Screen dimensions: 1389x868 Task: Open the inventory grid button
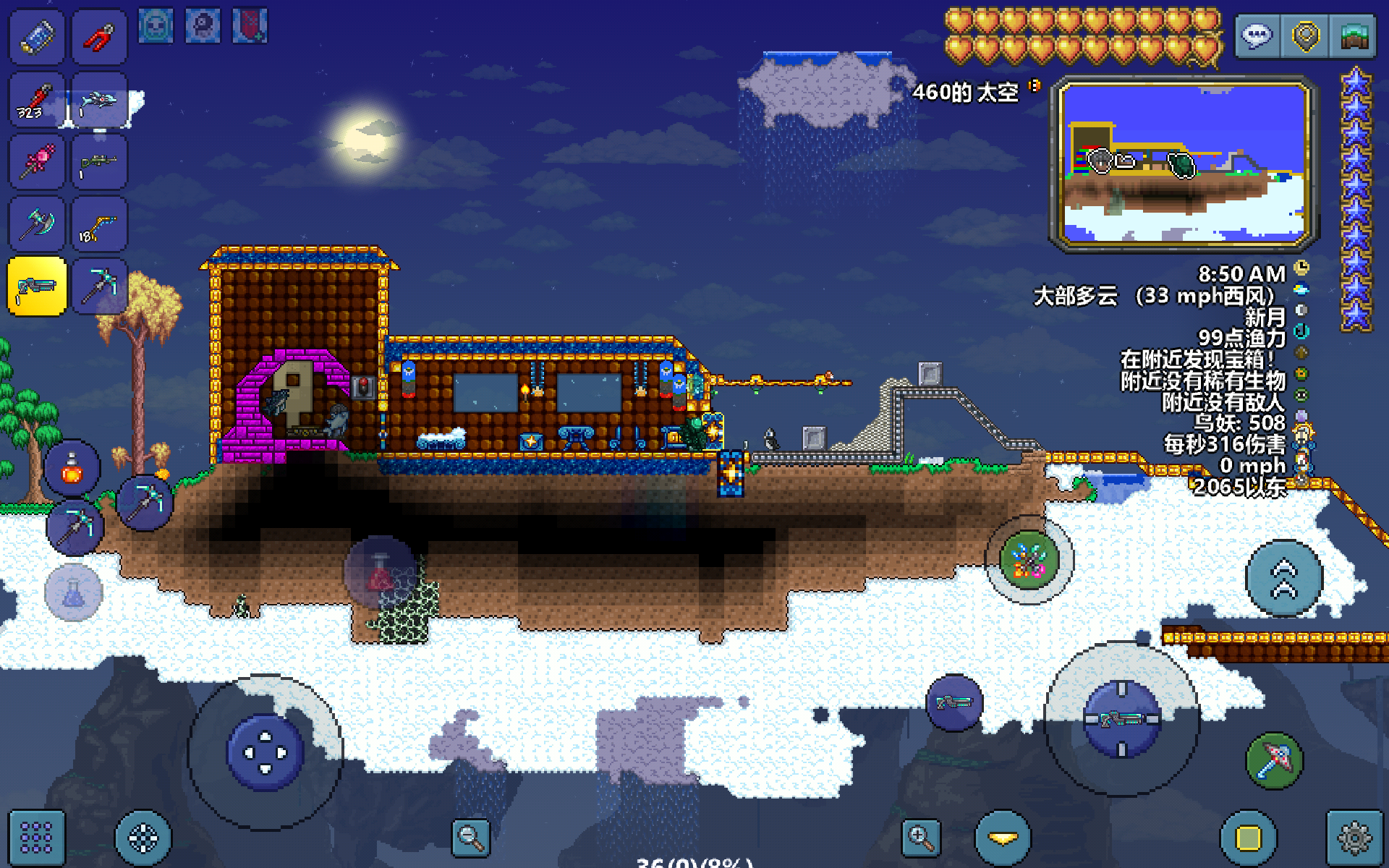(36, 838)
